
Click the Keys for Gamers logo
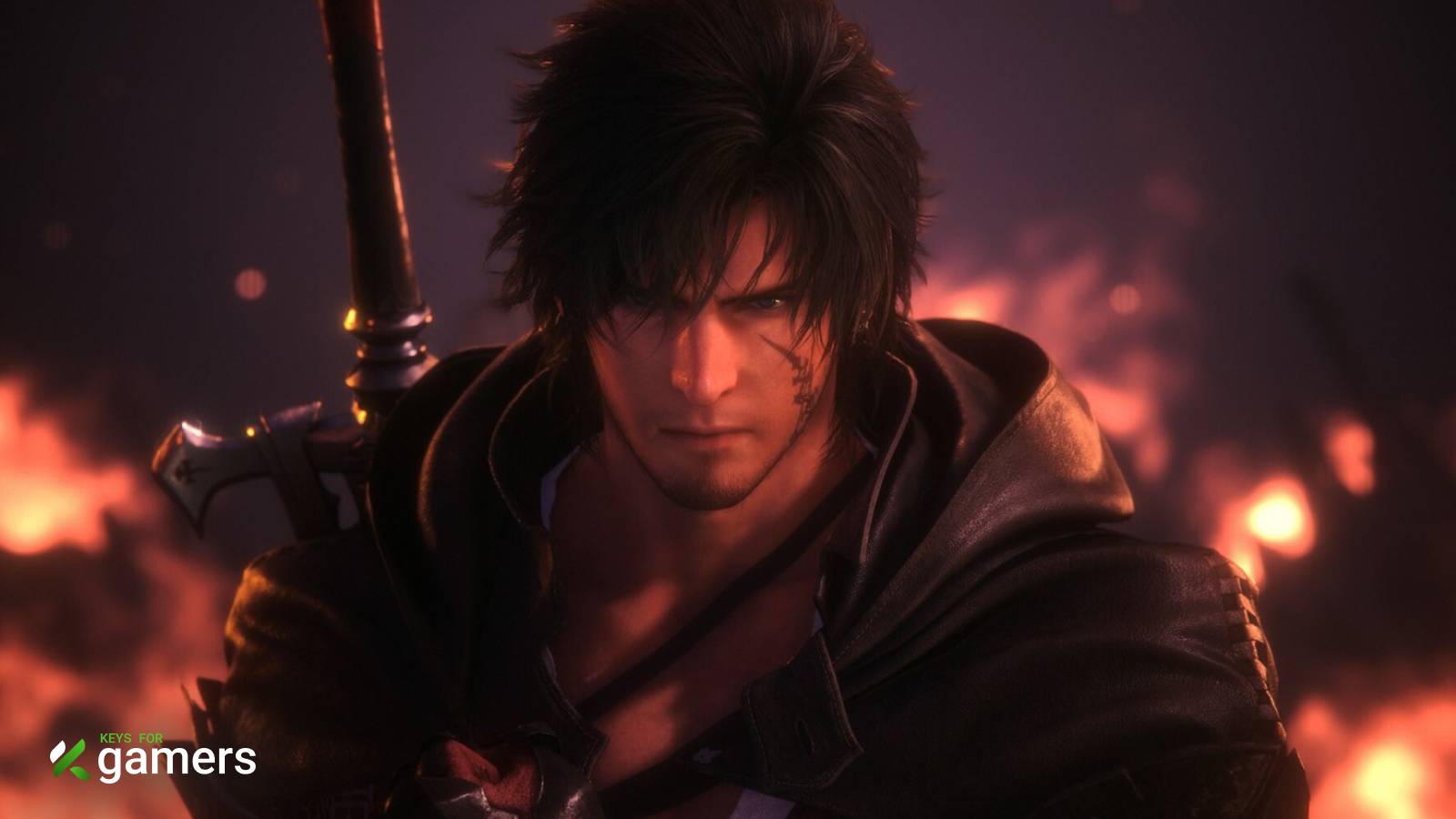(153, 757)
